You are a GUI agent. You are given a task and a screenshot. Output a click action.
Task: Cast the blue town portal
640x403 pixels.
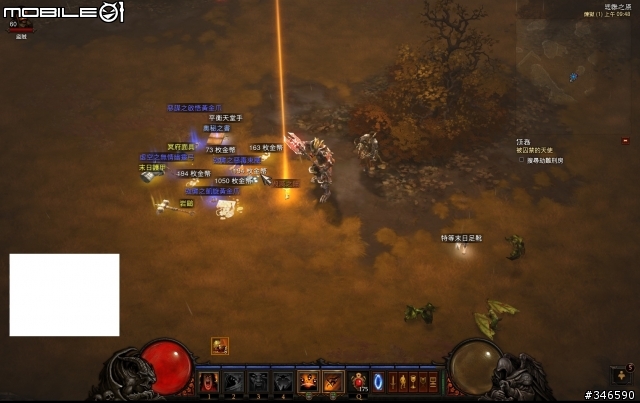(x=378, y=381)
